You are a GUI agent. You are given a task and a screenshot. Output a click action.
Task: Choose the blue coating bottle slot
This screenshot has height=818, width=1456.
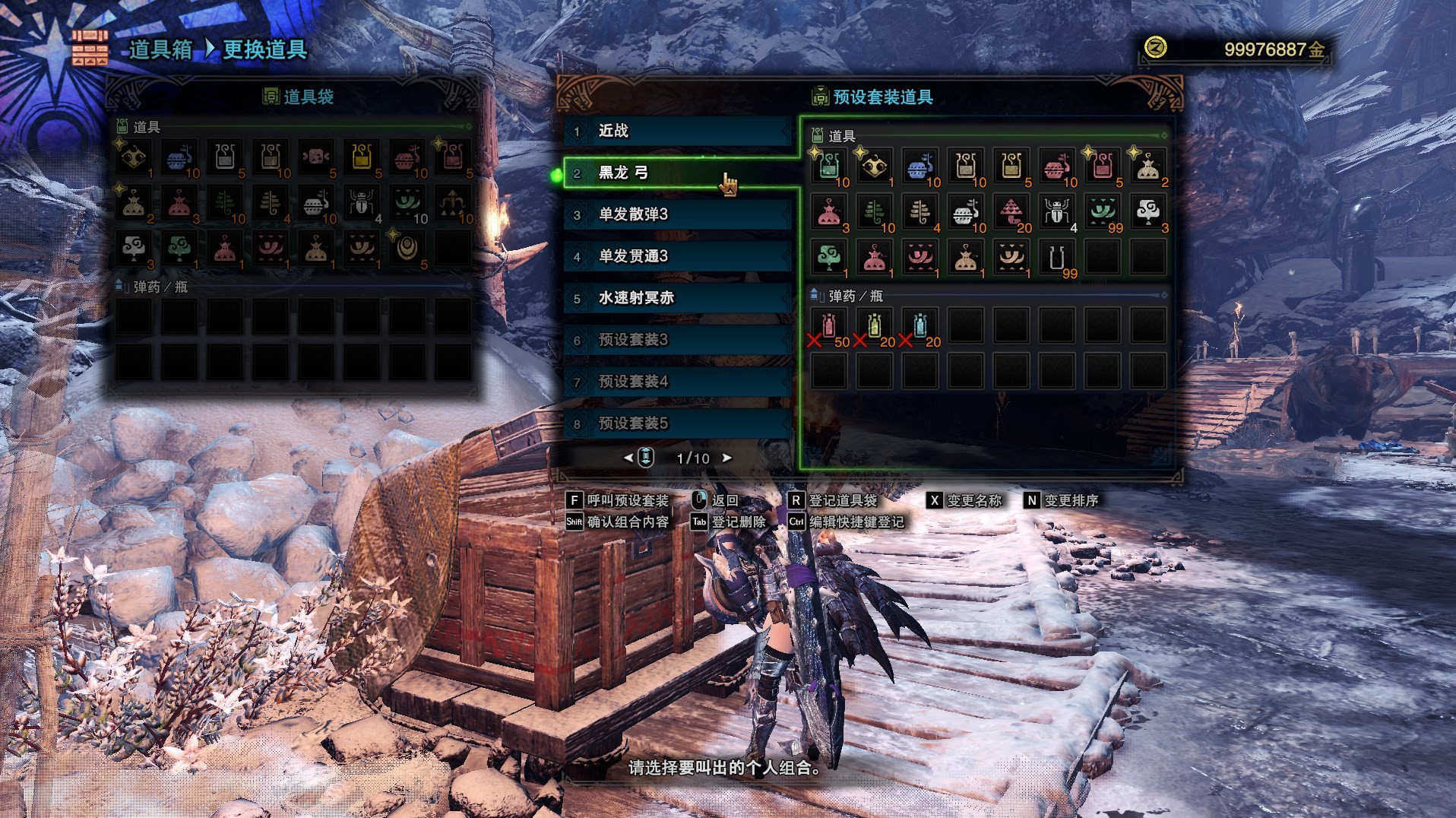920,326
